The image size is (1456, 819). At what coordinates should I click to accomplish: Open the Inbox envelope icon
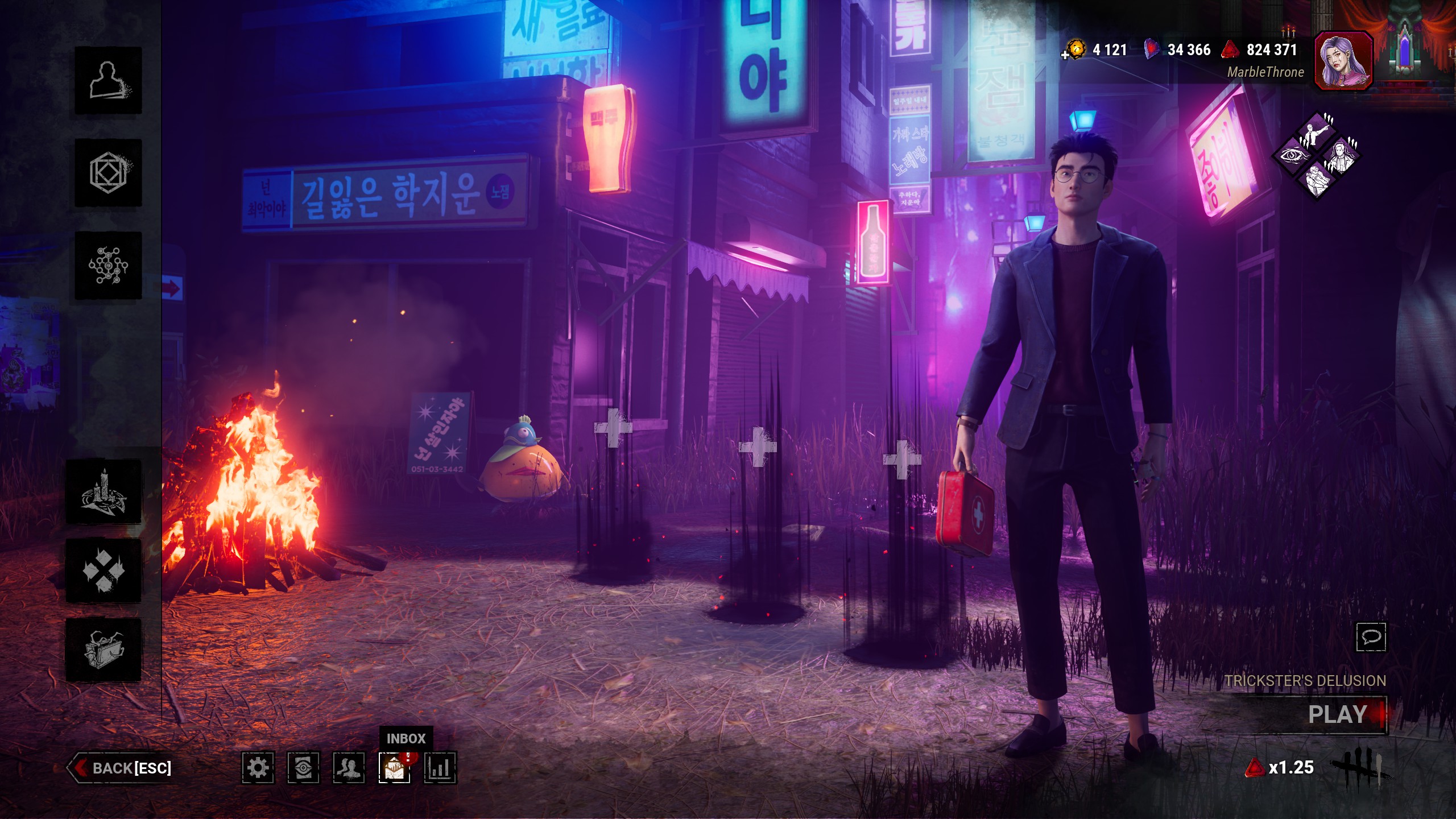click(x=394, y=768)
